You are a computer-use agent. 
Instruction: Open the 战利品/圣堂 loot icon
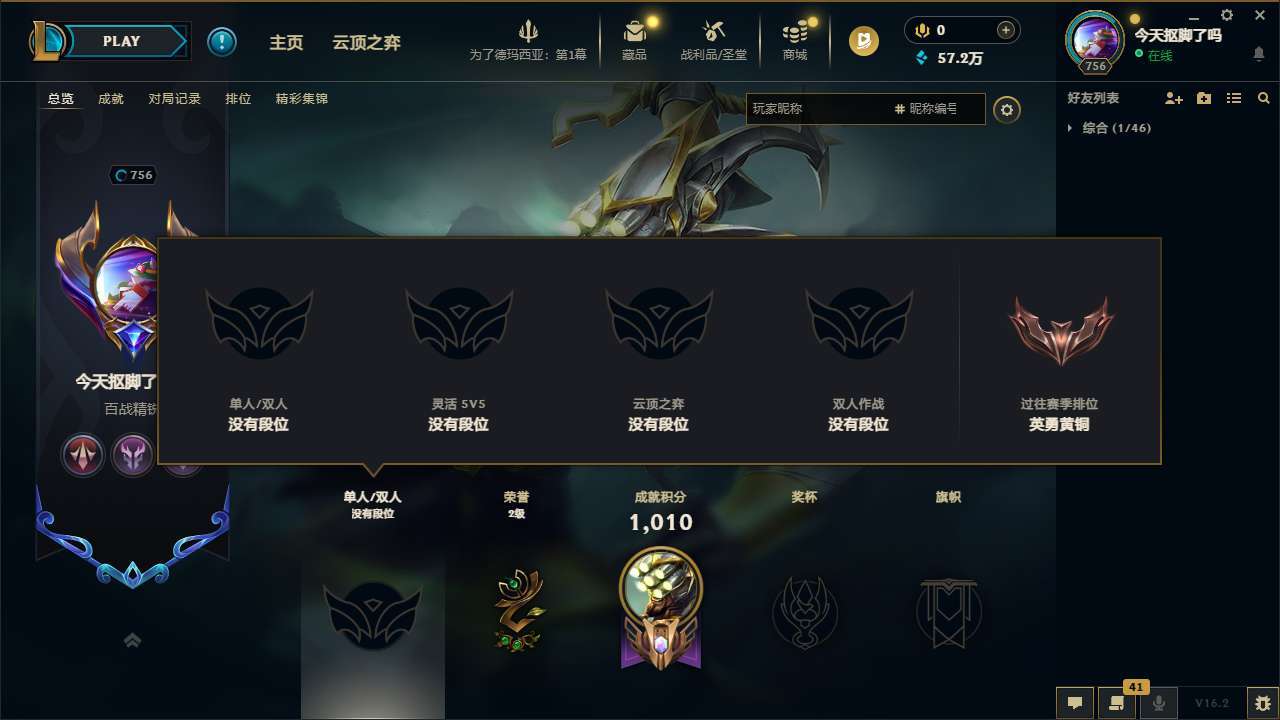click(713, 32)
